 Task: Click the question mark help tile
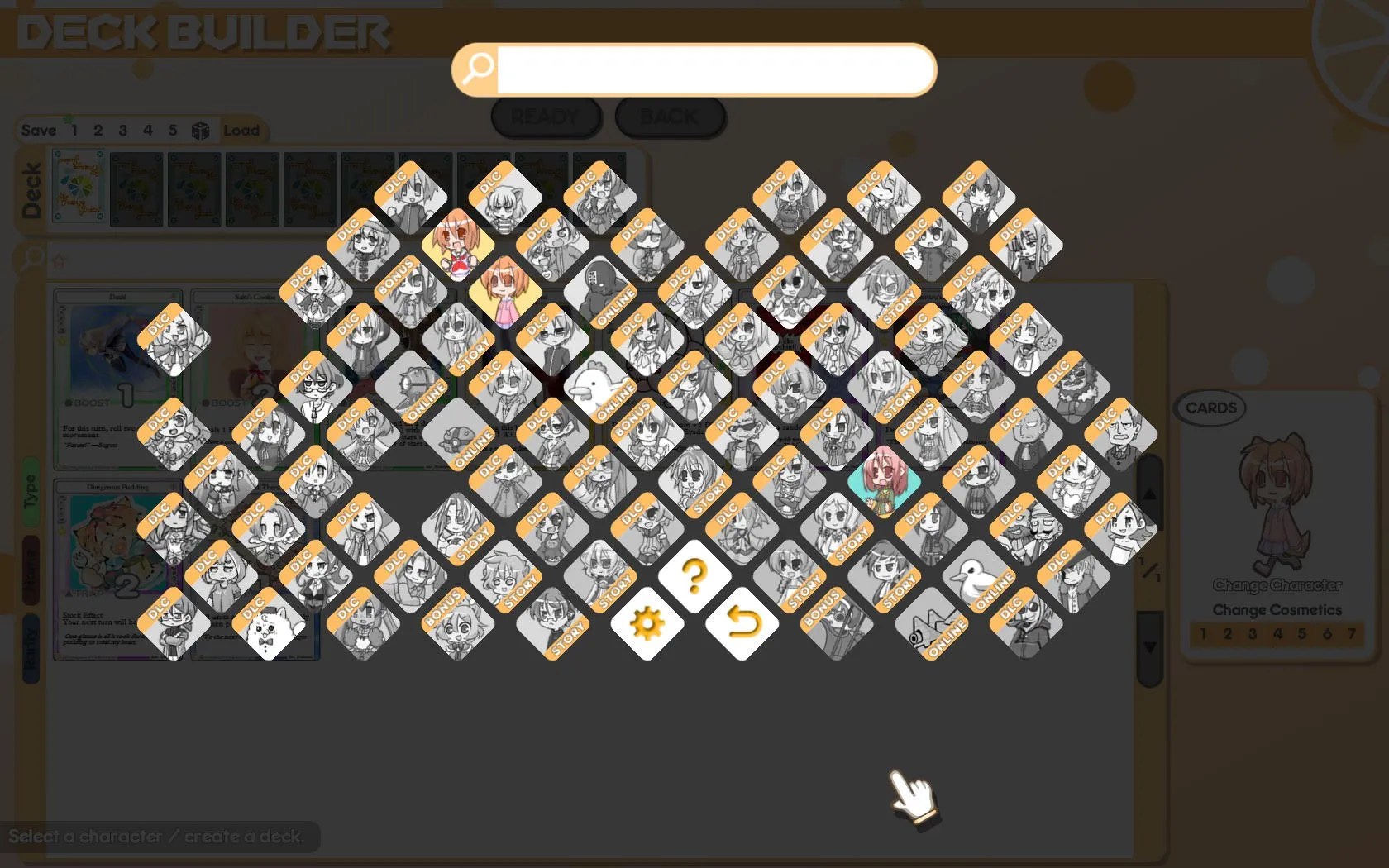click(x=694, y=577)
